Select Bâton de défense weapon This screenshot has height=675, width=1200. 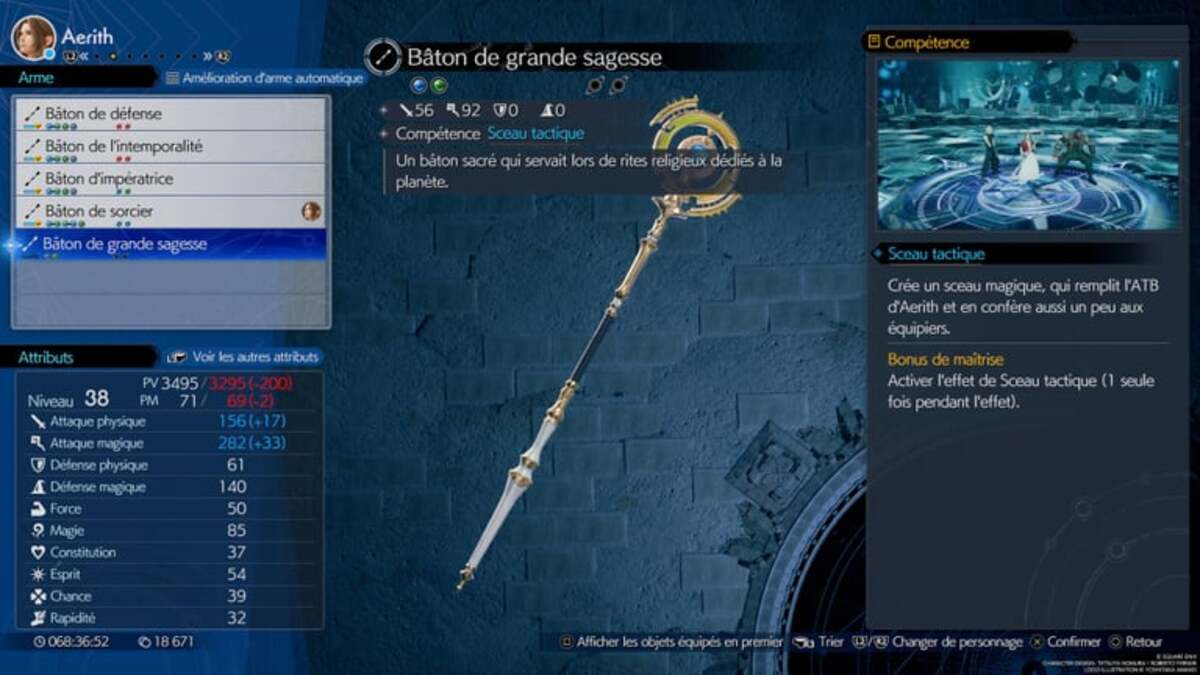tap(170, 114)
